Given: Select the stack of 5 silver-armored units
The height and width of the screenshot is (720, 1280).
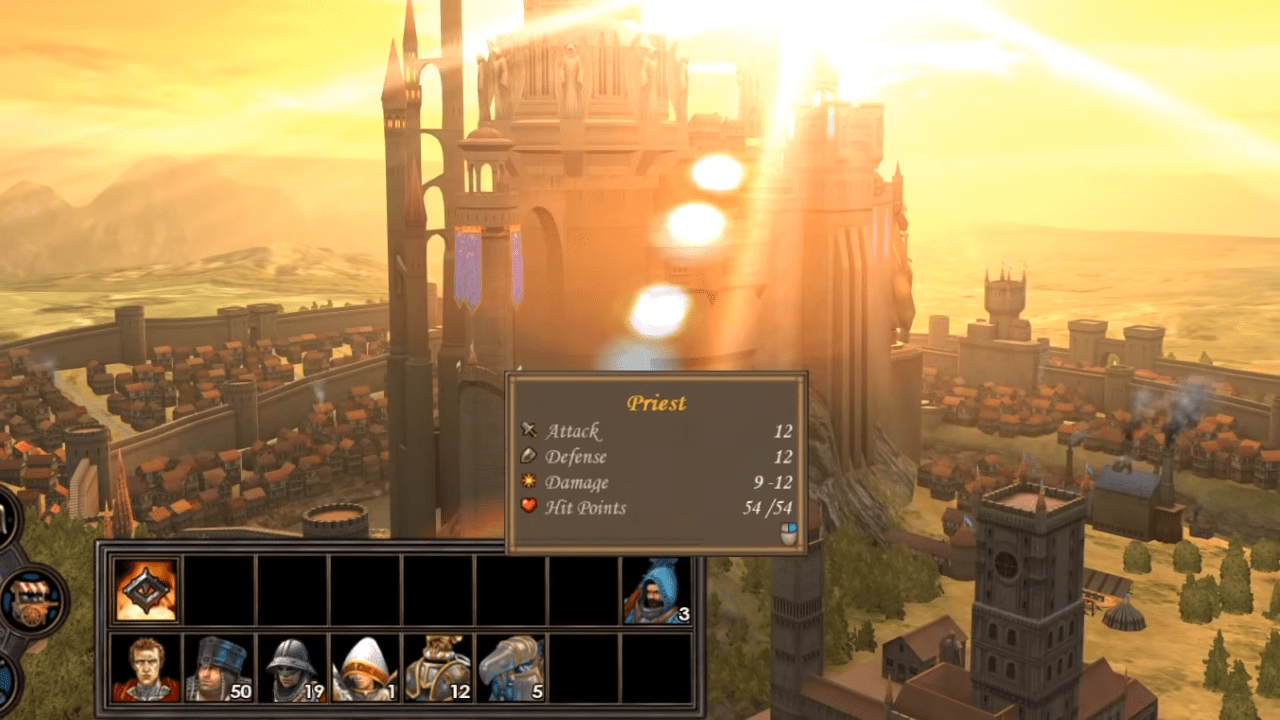Looking at the screenshot, I should click(x=511, y=668).
